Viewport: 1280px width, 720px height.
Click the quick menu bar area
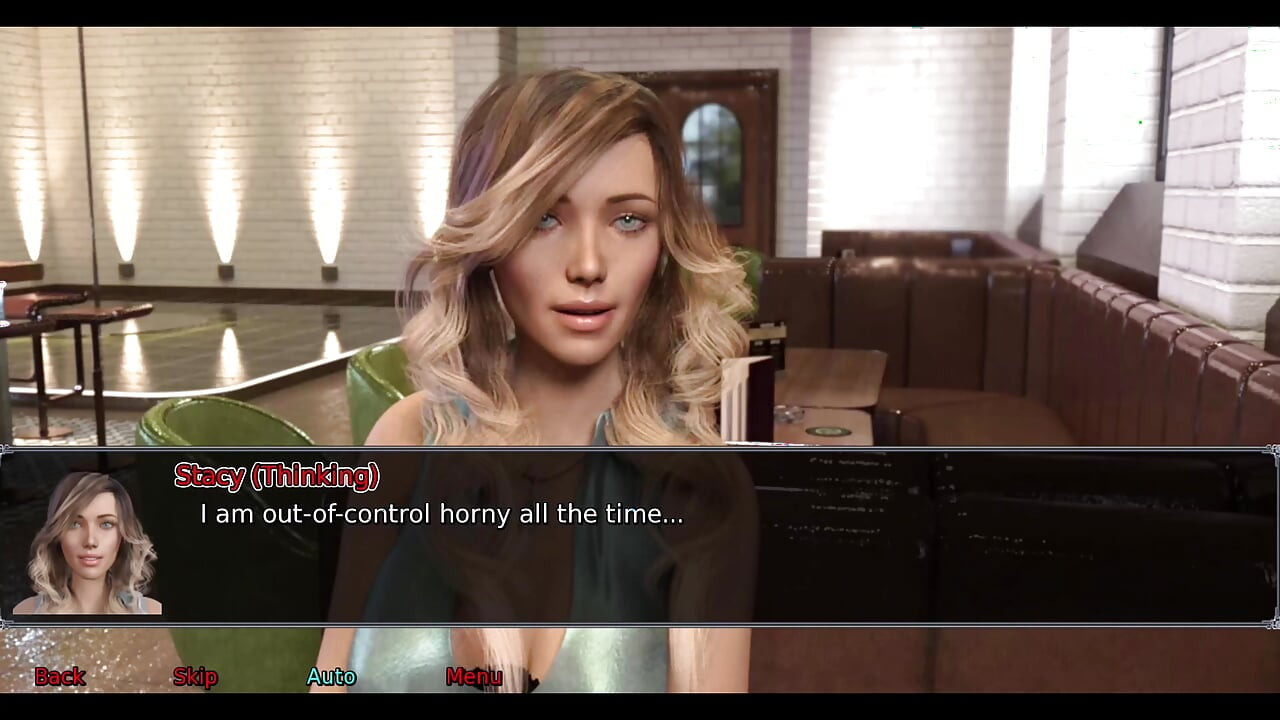pyautogui.click(x=640, y=677)
